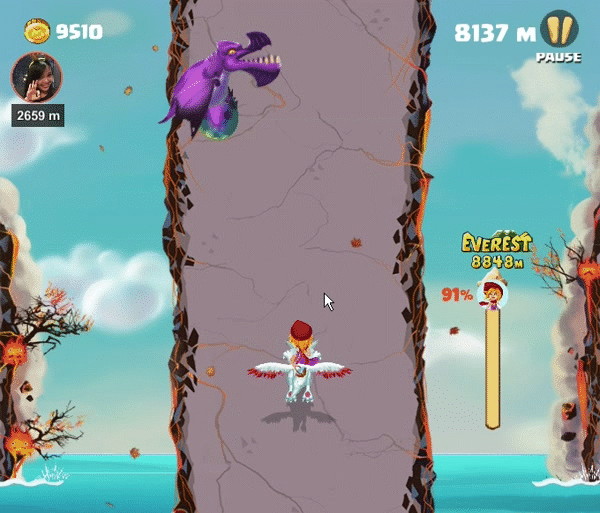Click the gold coin icon
The width and height of the screenshot is (600, 513).
click(37, 32)
